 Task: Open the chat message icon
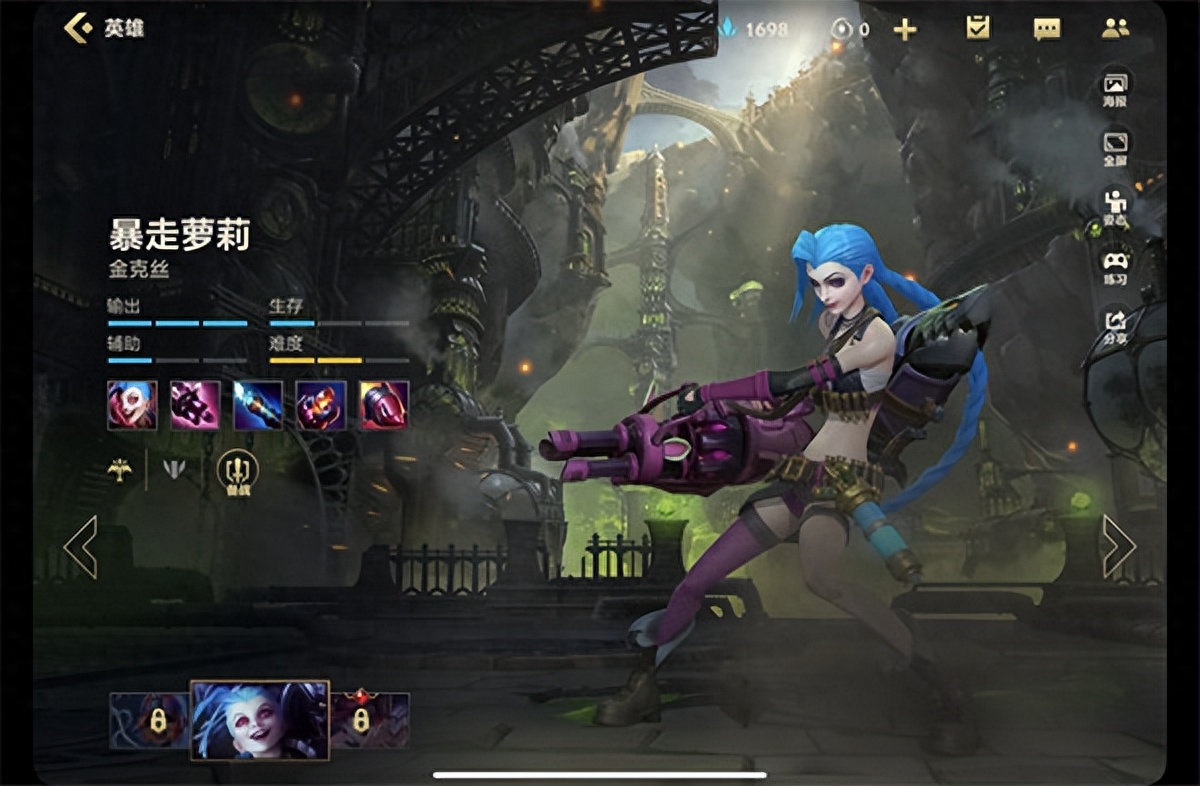pyautogui.click(x=1047, y=29)
